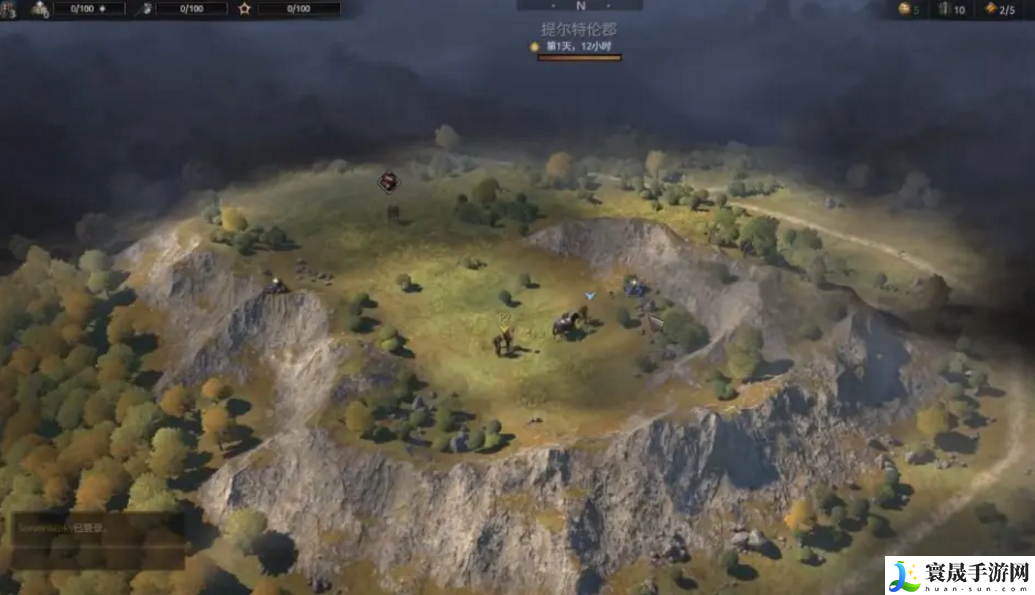Image resolution: width=1035 pixels, height=595 pixels.
Task: Click the orange diamond resource icon
Action: [990, 9]
